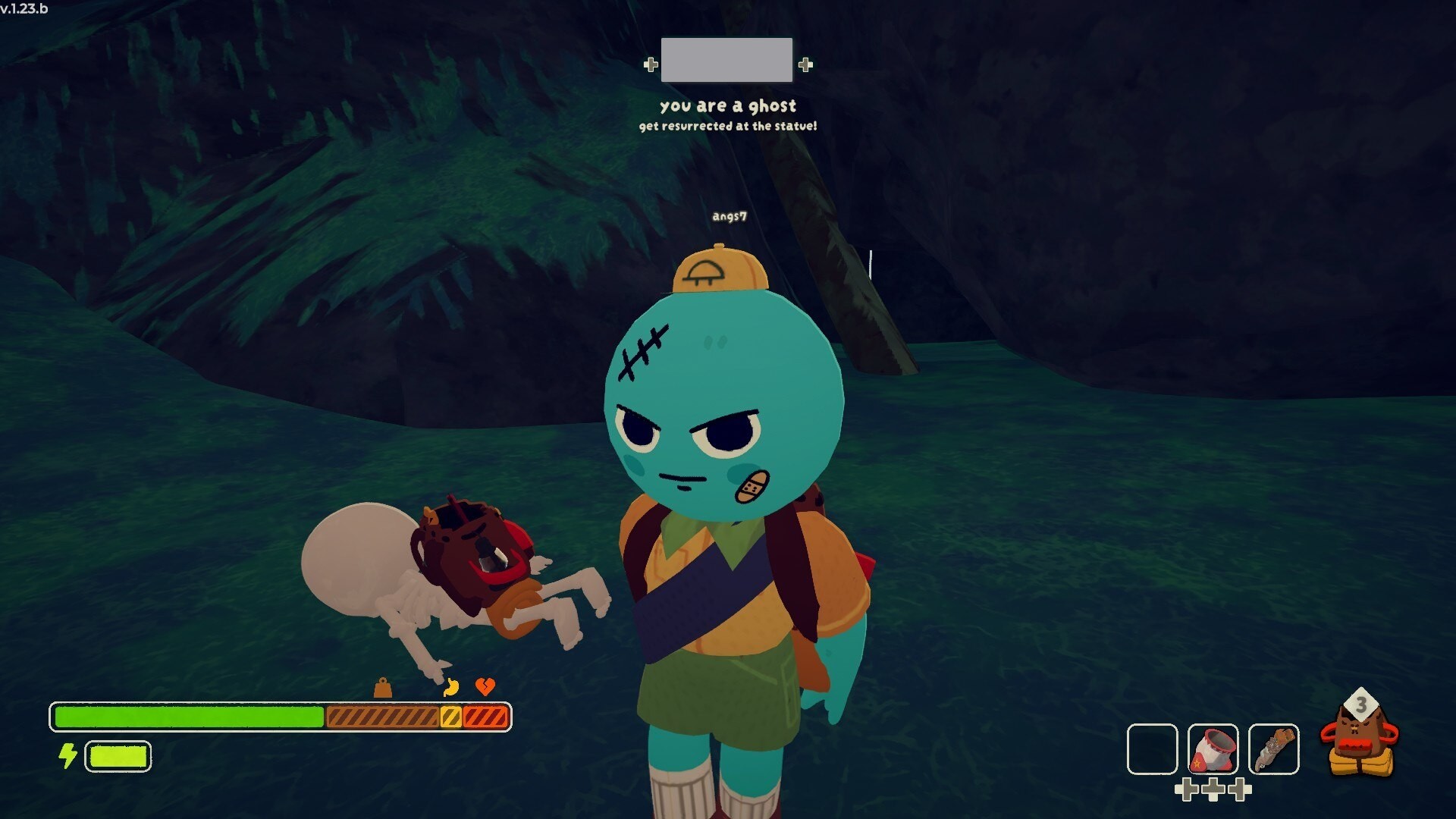Select the wrapped torch stick slot
Screen dimensions: 1456x819
click(1273, 749)
